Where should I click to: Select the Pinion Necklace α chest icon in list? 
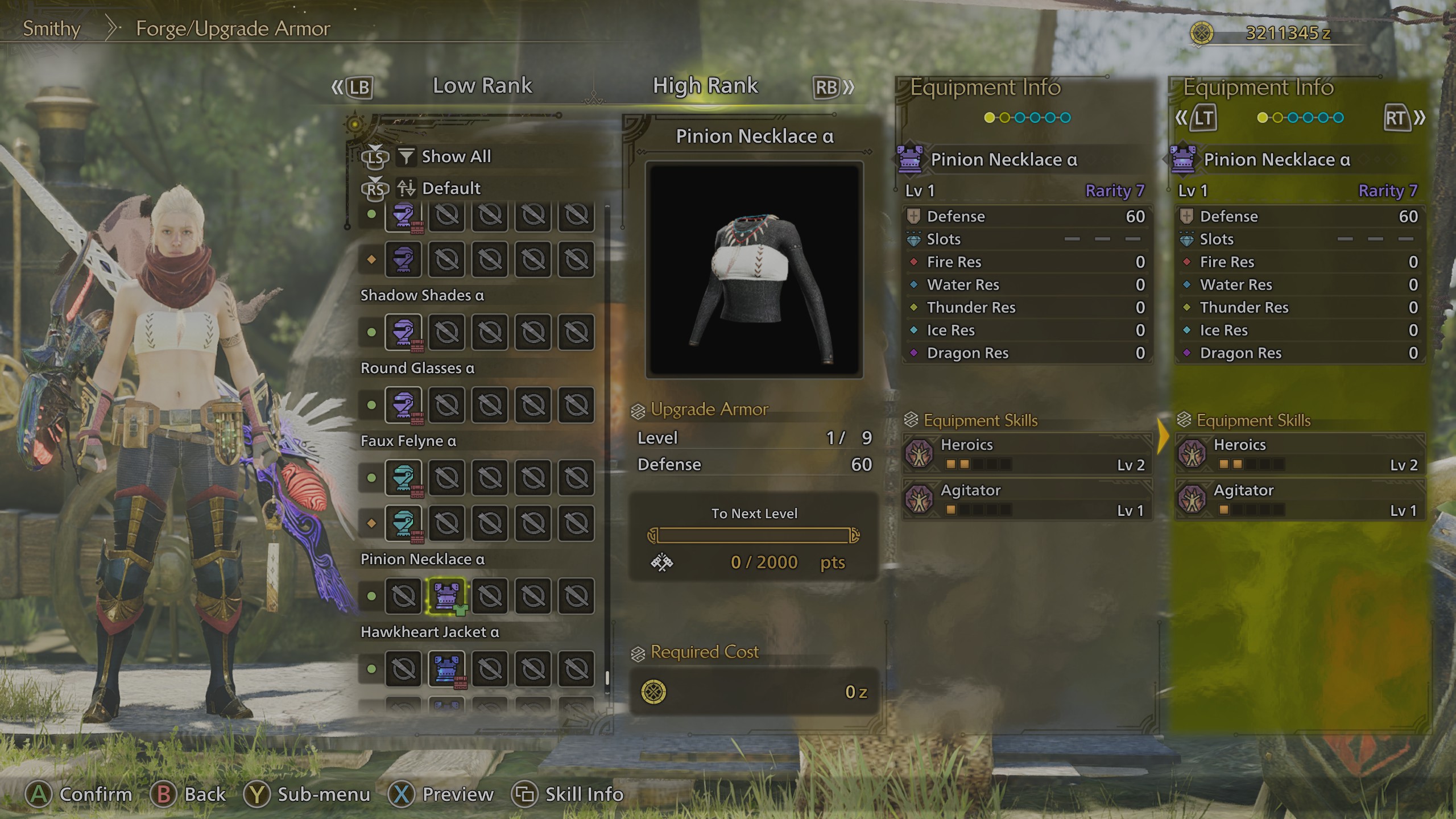point(447,596)
